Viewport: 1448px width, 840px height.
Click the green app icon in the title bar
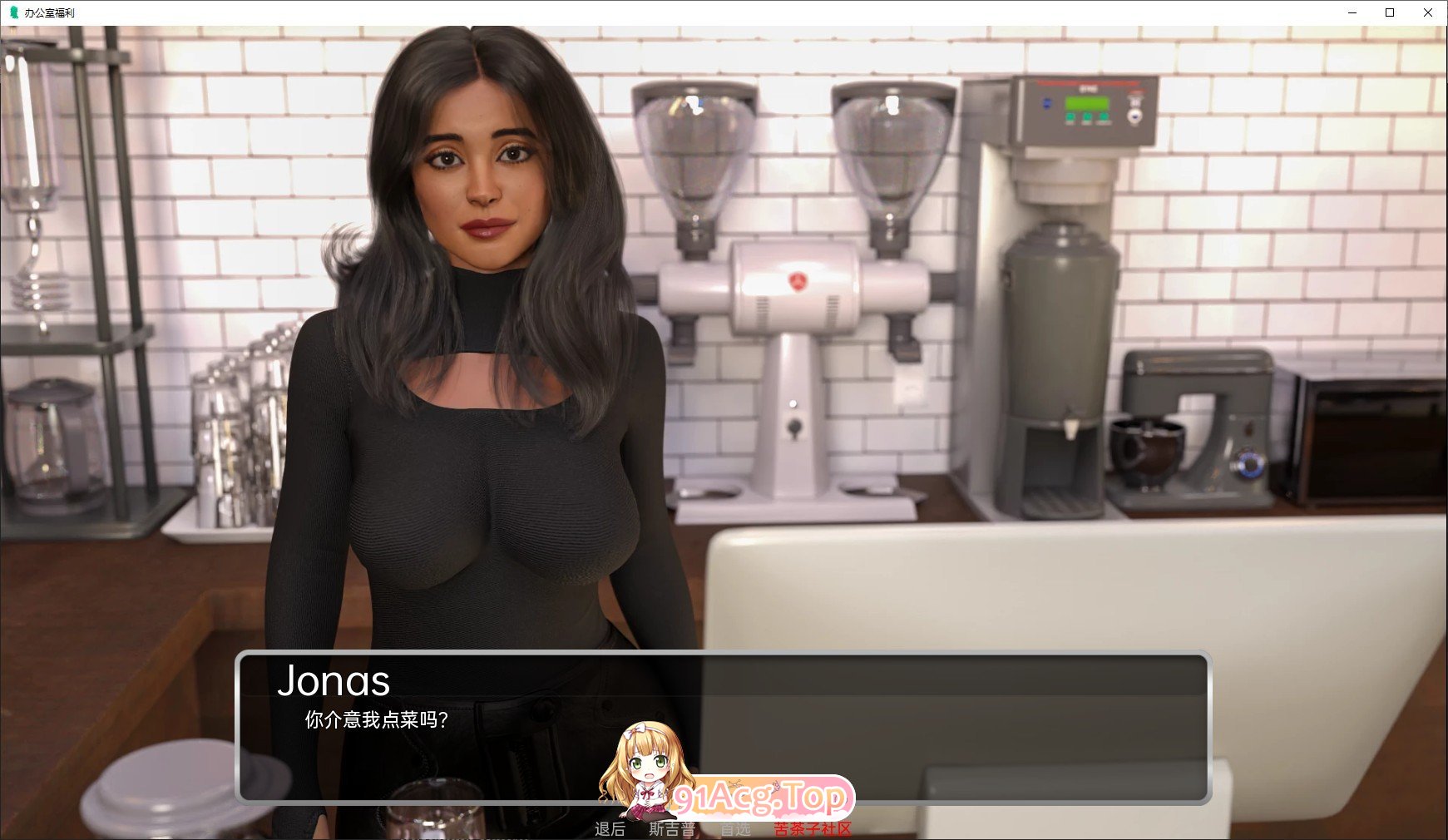(13, 12)
